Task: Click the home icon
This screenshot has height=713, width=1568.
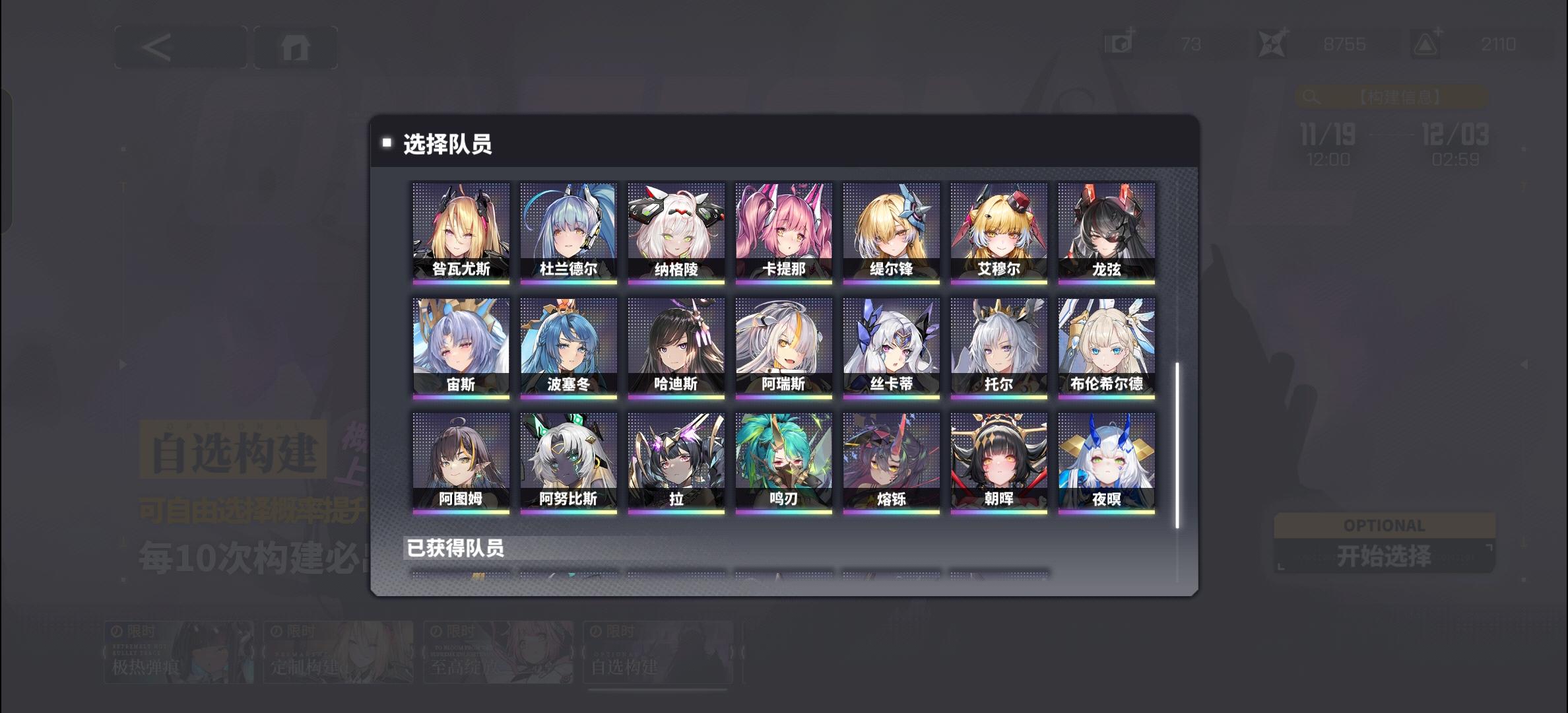Action: coord(296,46)
